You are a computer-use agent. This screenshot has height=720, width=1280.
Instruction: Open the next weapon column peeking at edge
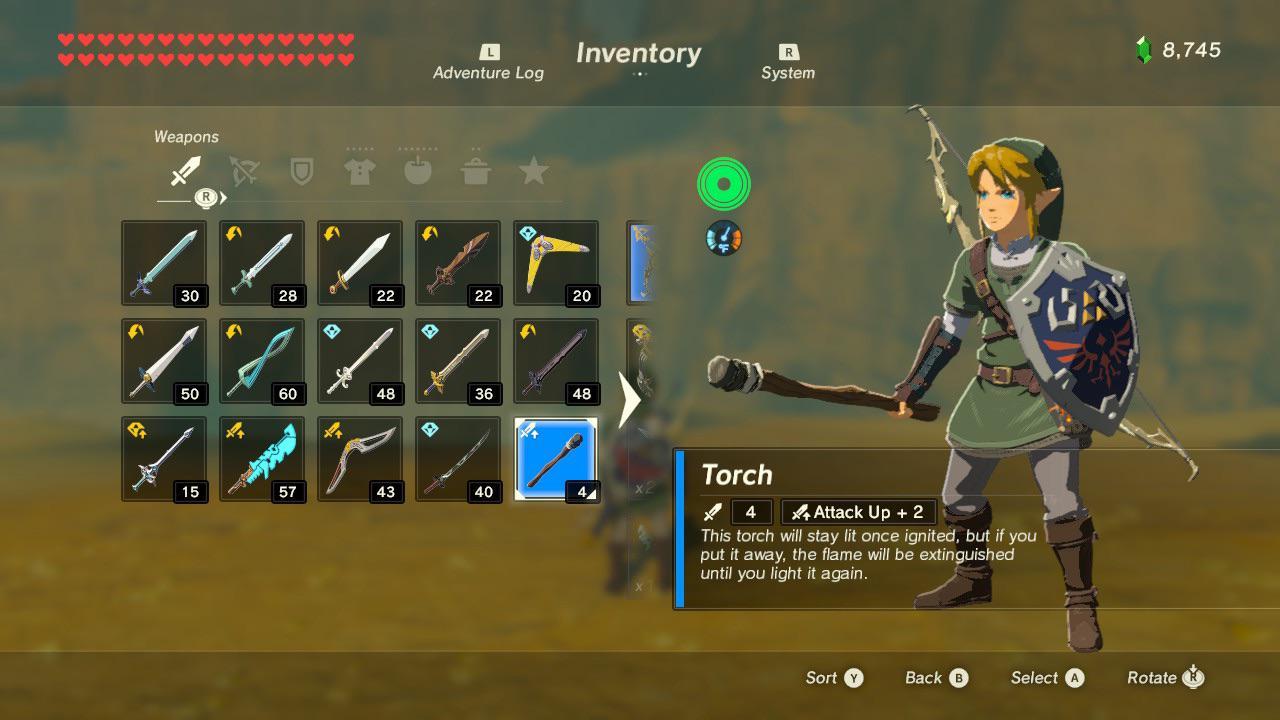[x=643, y=262]
